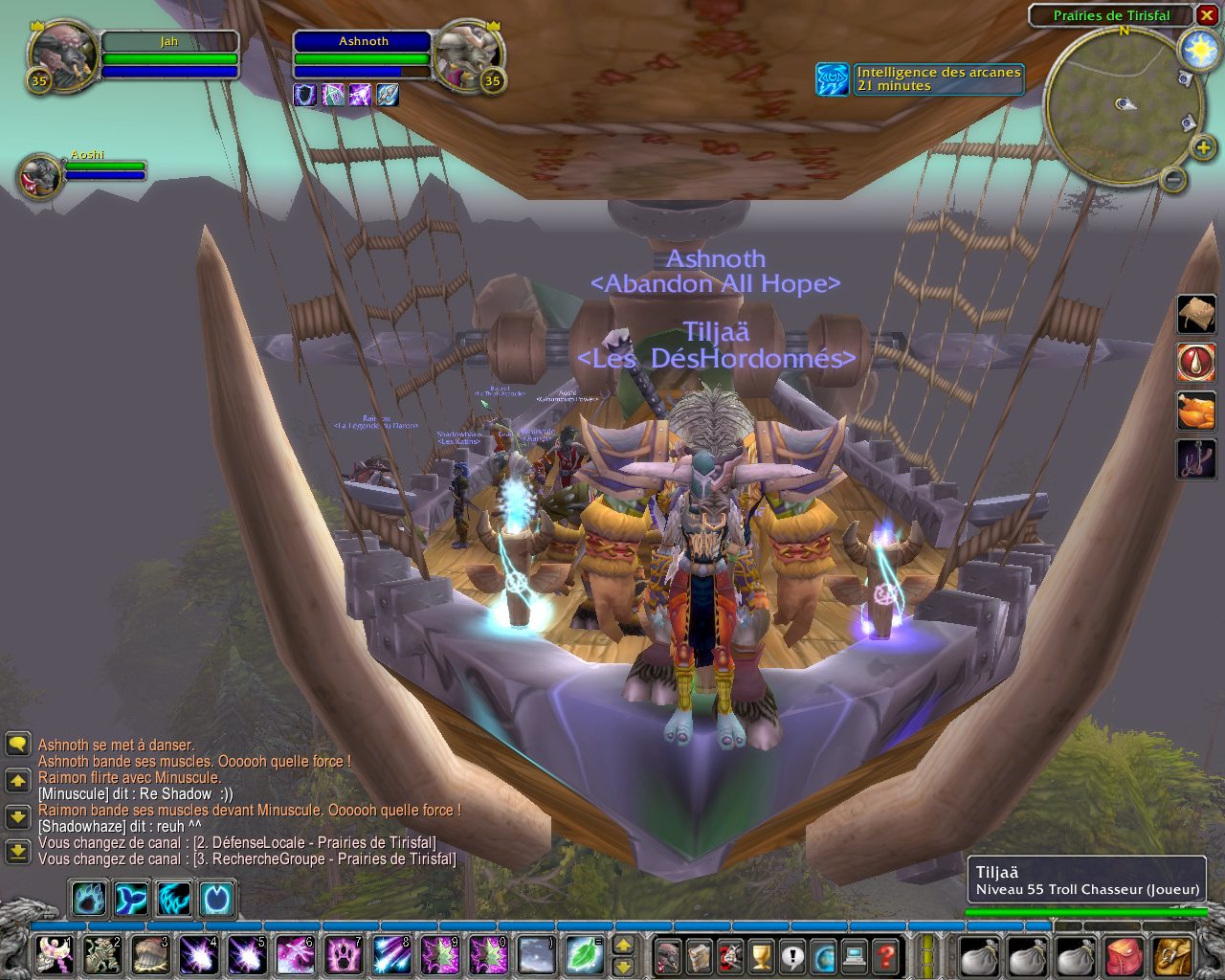This screenshot has width=1225, height=980.
Task: Zoom out the minimap with minus button
Action: click(x=1173, y=179)
